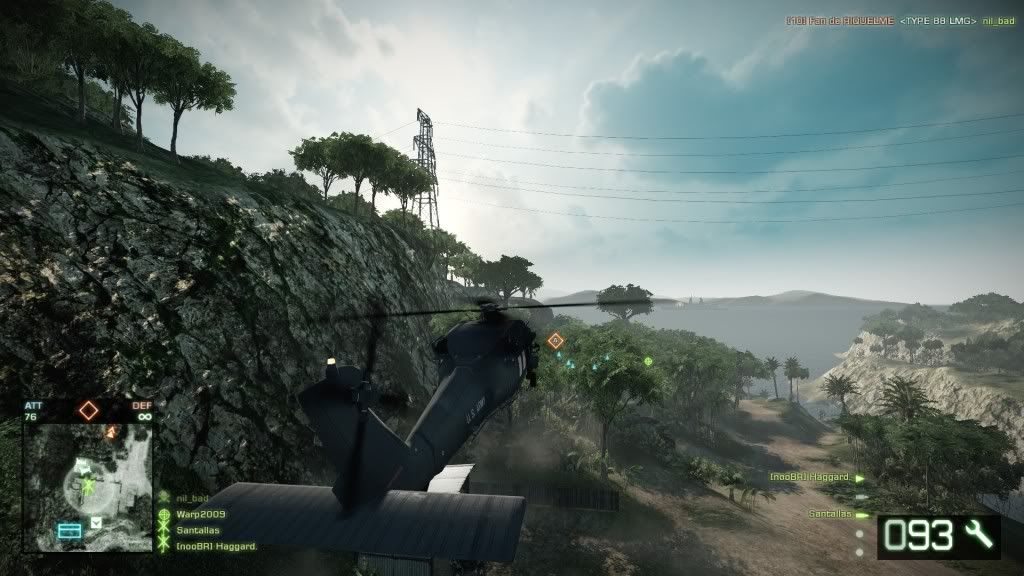
Task: Select the cyan crate marker on the minimap
Action: pyautogui.click(x=69, y=531)
